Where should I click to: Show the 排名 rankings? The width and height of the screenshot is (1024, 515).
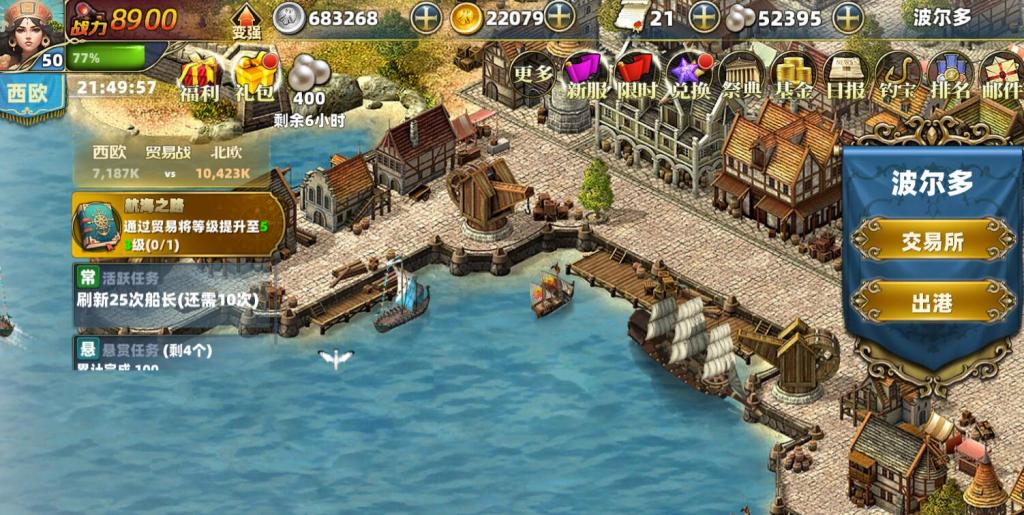pyautogui.click(x=948, y=74)
